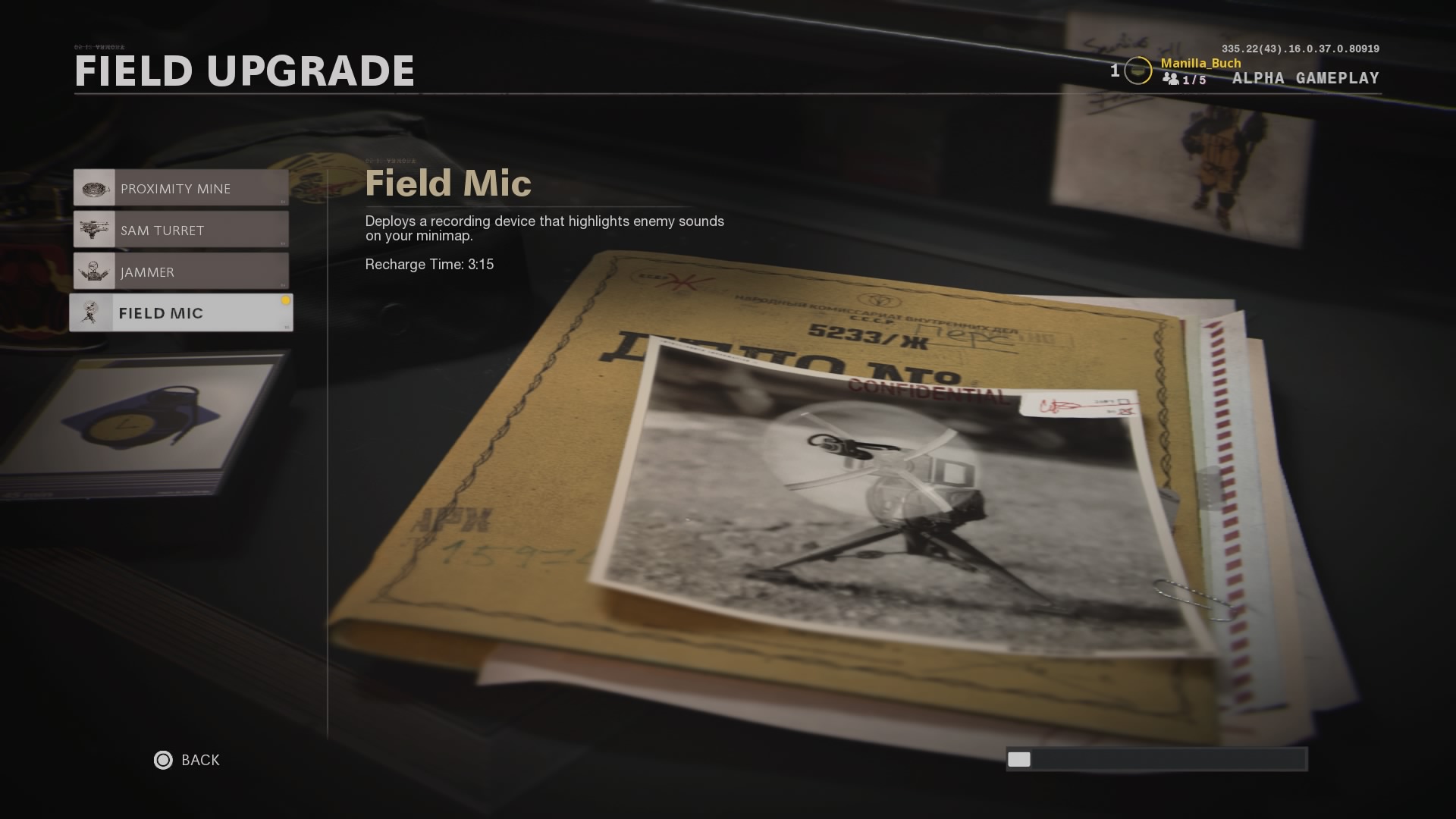
Task: Select the Proximity Mine icon
Action: [94, 187]
